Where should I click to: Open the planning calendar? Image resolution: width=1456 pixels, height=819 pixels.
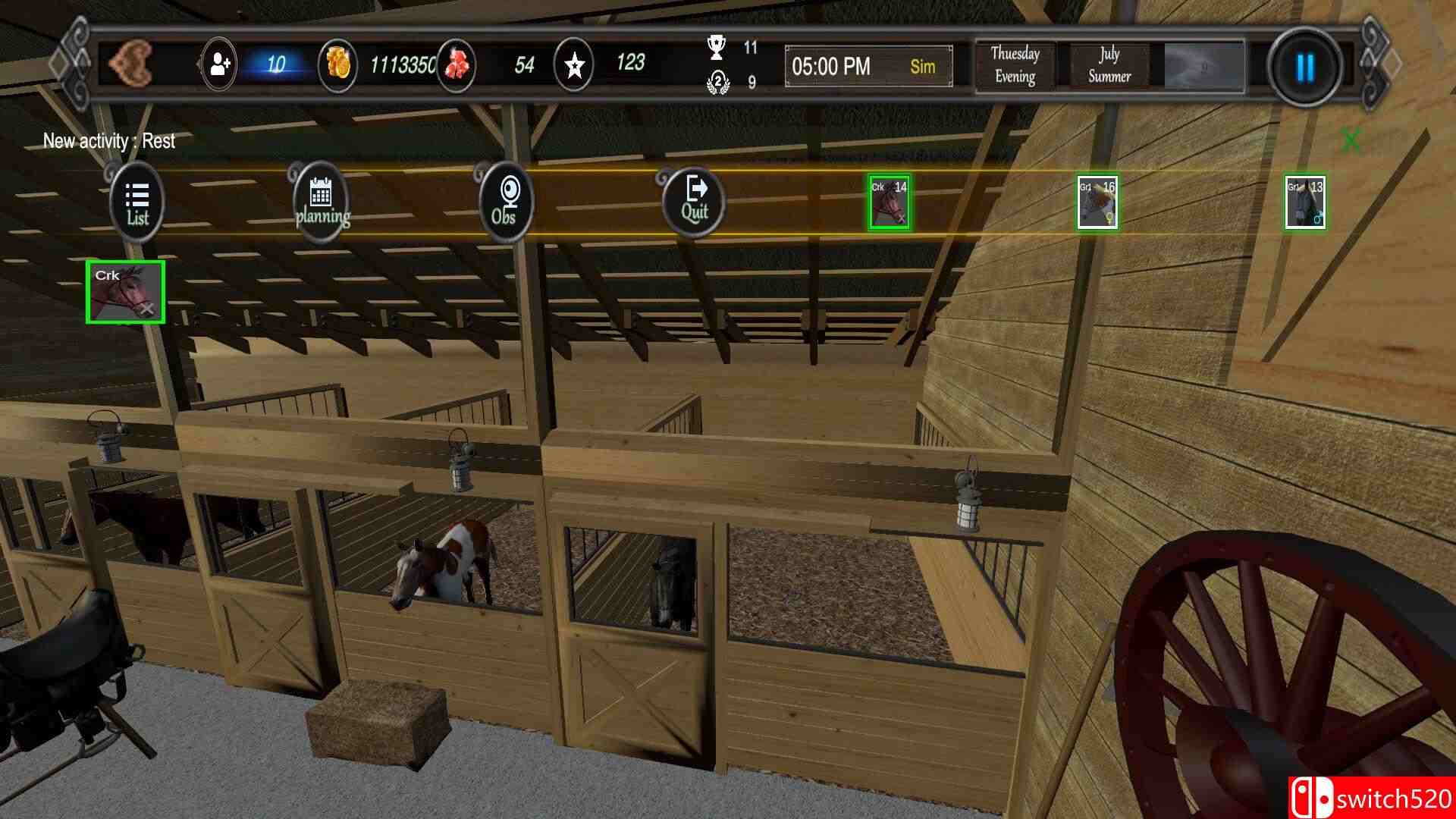pos(322,200)
